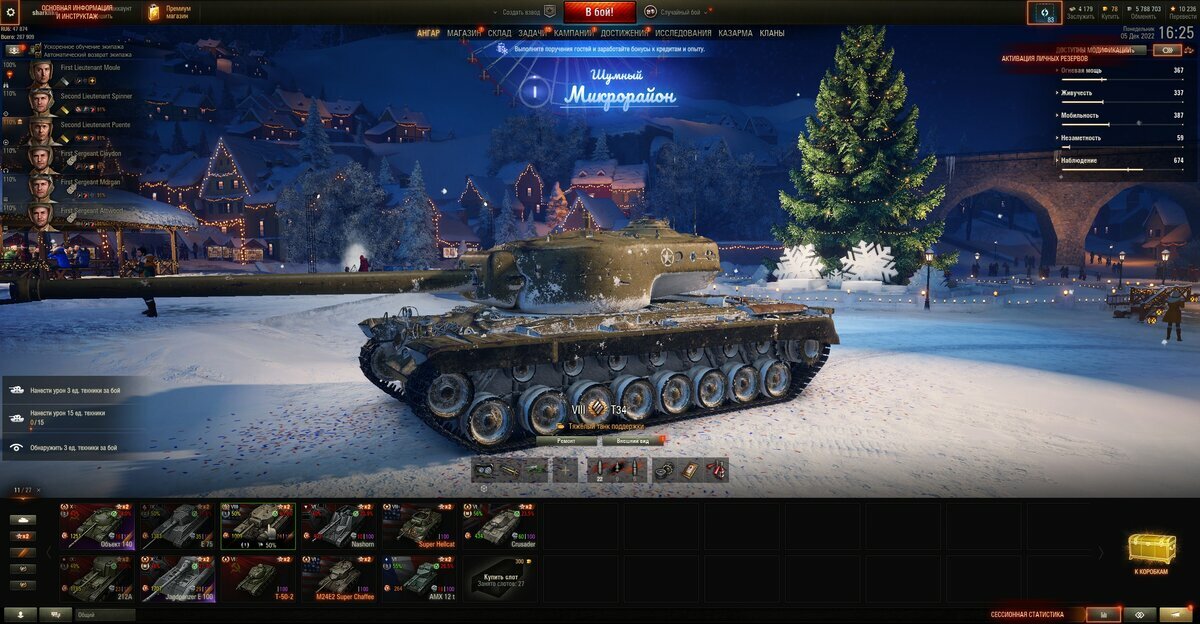
Task: Pick the Jagdpanzer E 100 in the carousel
Action: point(177,578)
